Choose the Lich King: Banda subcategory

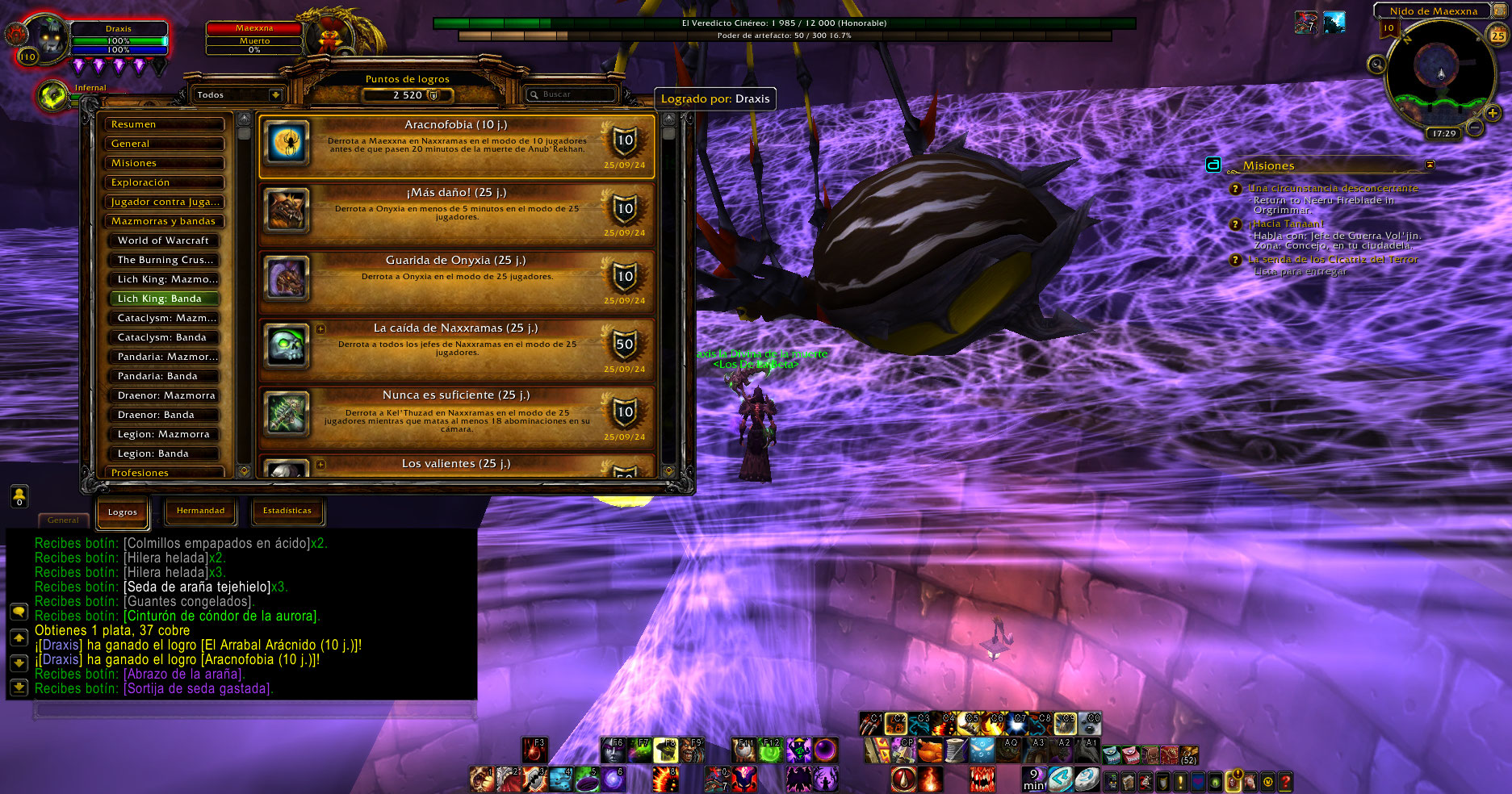click(x=164, y=299)
